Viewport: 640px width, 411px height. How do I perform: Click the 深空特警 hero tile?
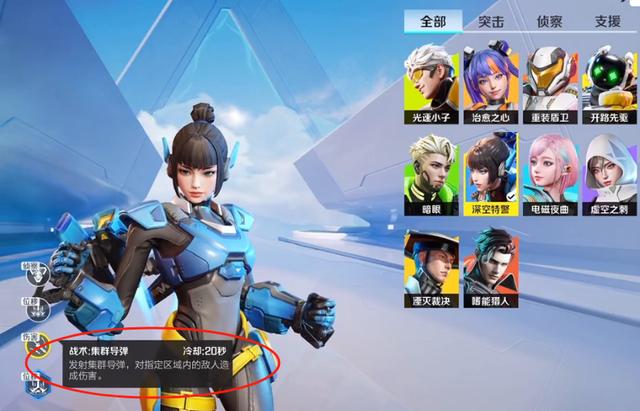pos(490,173)
